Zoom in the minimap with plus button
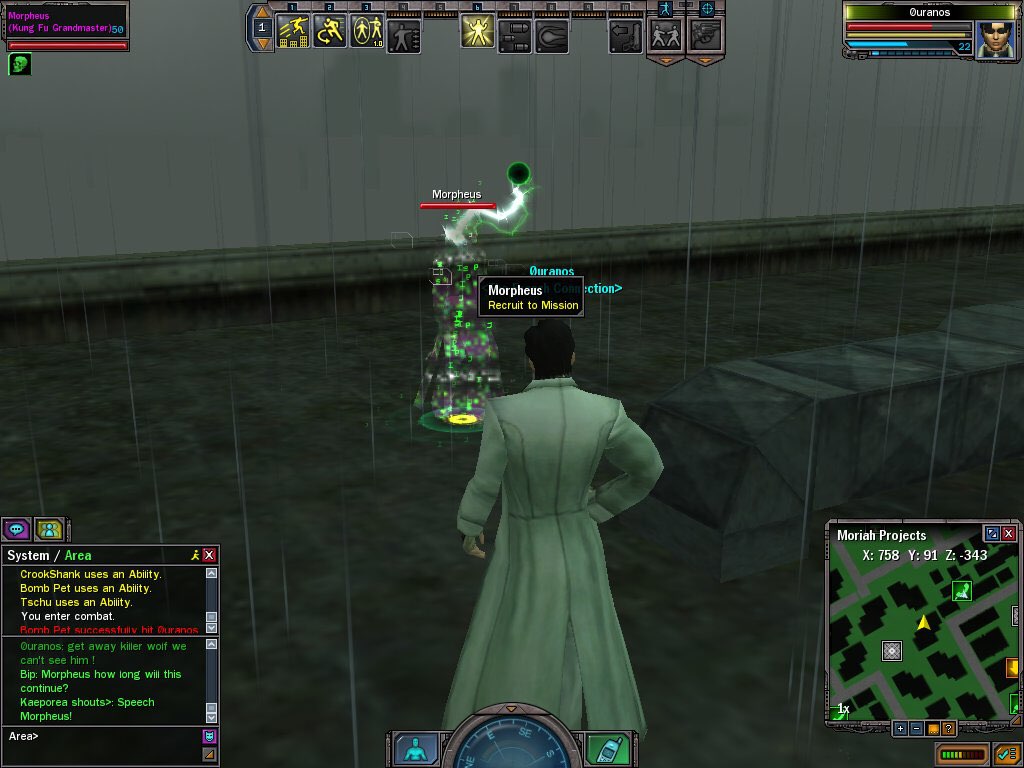 [x=900, y=728]
